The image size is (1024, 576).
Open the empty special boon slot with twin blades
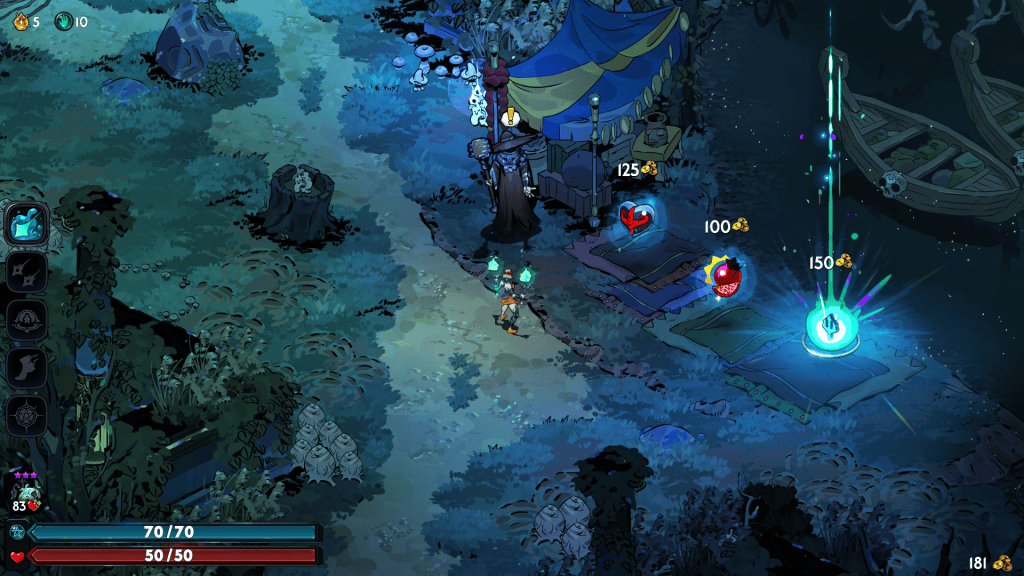27,272
